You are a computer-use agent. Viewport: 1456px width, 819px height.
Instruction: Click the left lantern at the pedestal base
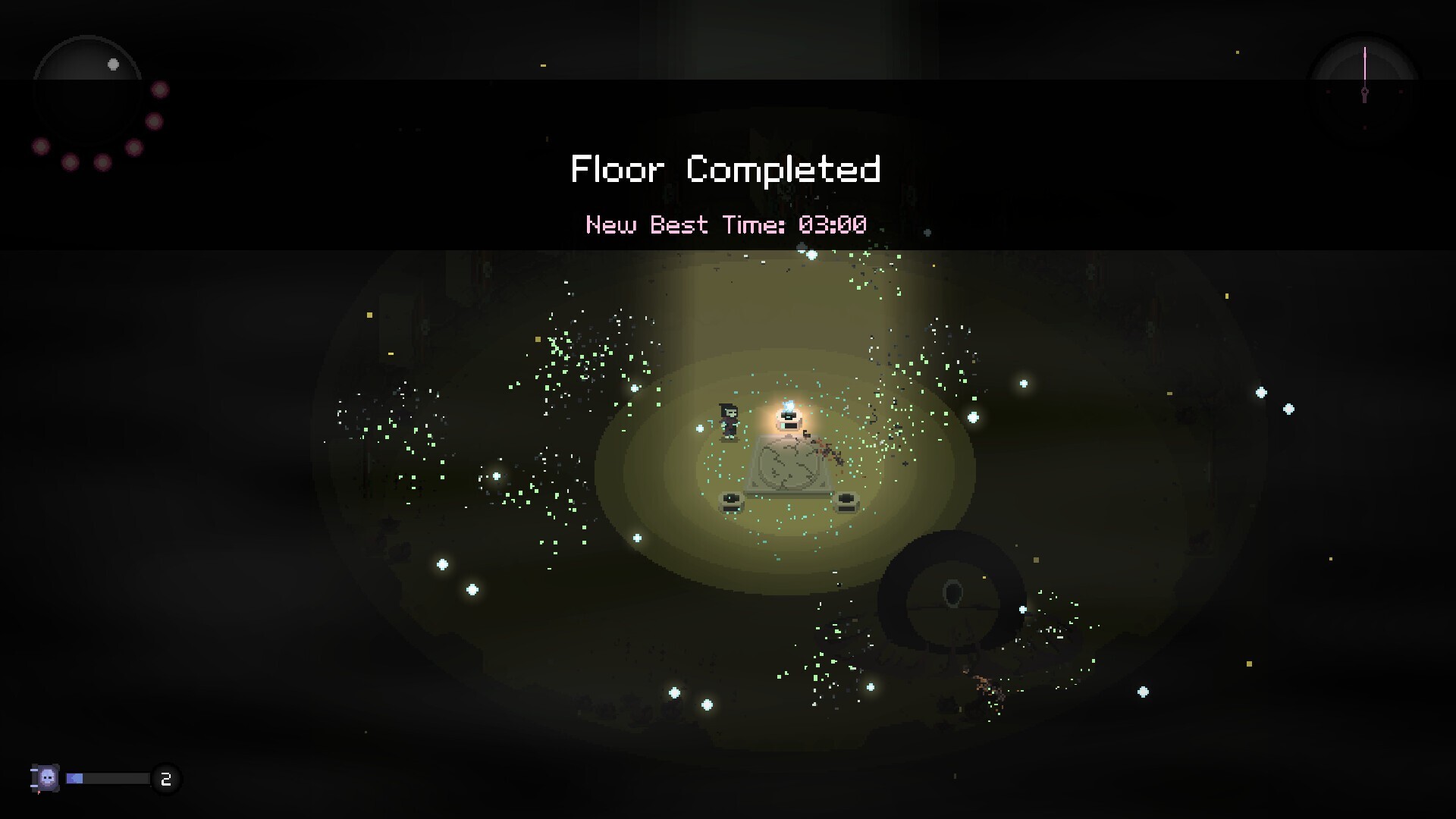(x=732, y=501)
